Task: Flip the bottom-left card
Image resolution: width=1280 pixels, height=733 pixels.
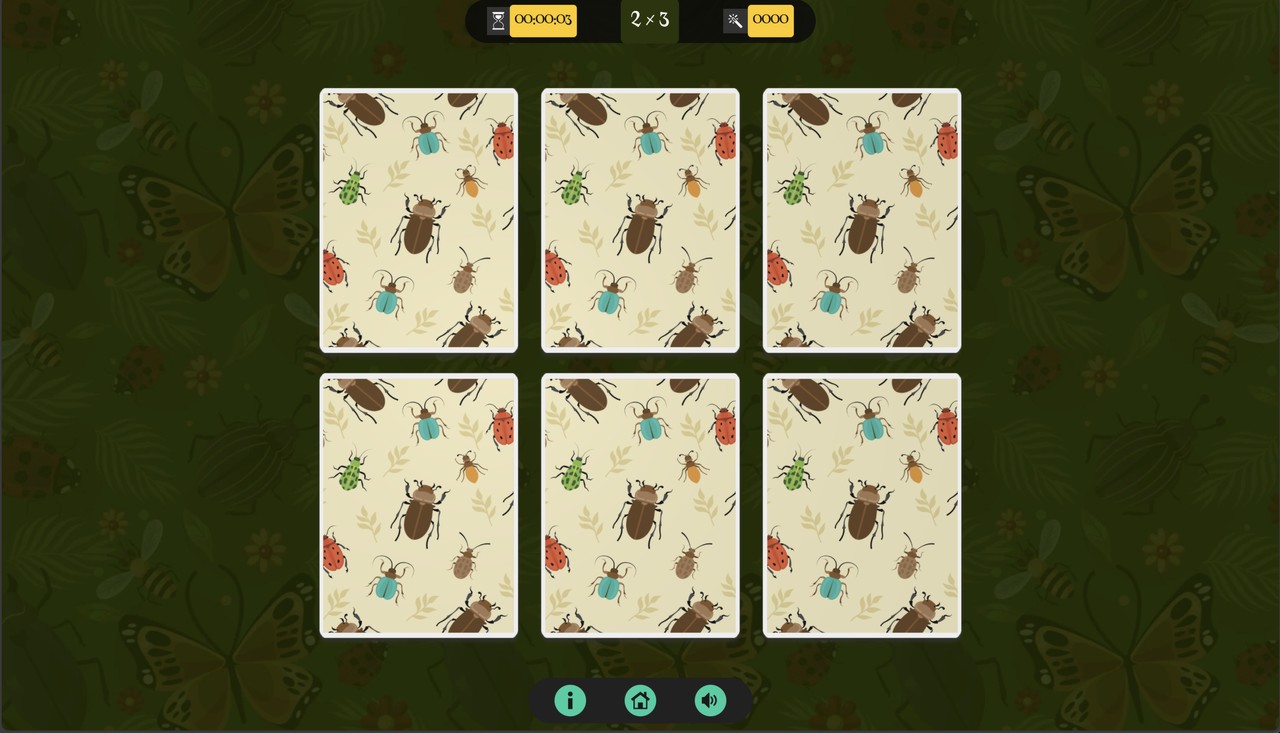Action: point(418,505)
